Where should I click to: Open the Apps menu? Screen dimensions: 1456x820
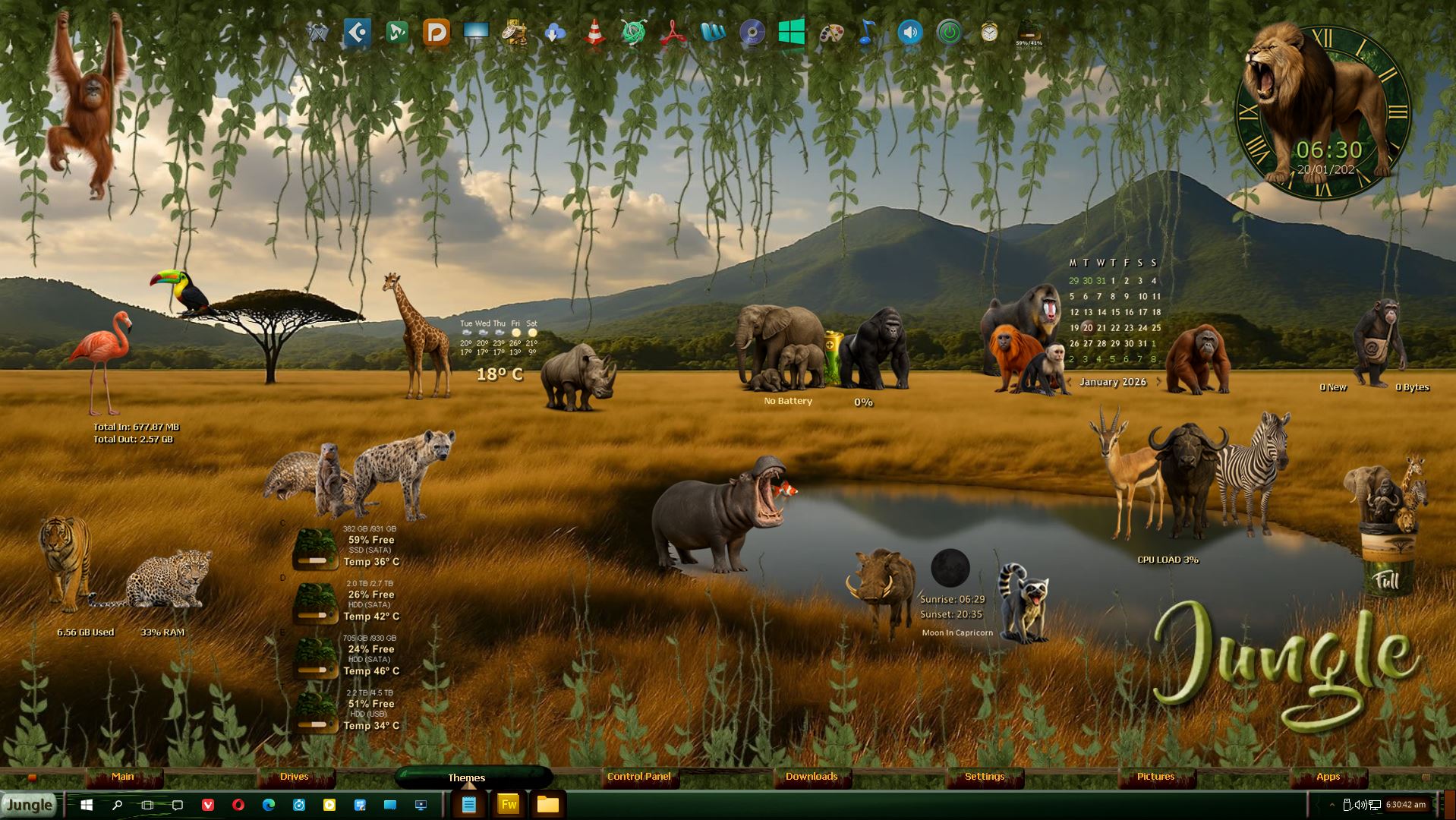point(1328,777)
